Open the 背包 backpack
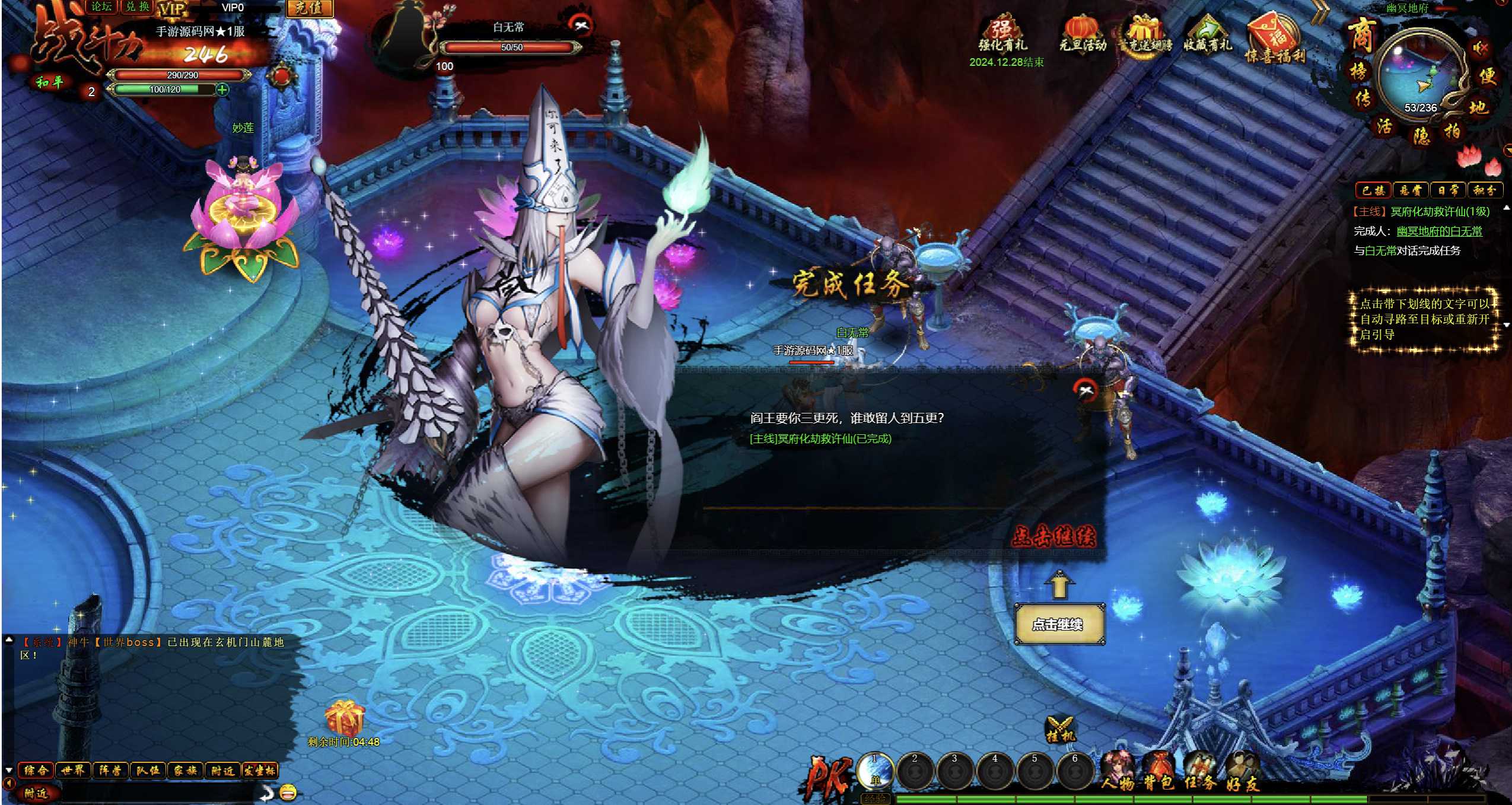Image resolution: width=1512 pixels, height=805 pixels. [1158, 771]
